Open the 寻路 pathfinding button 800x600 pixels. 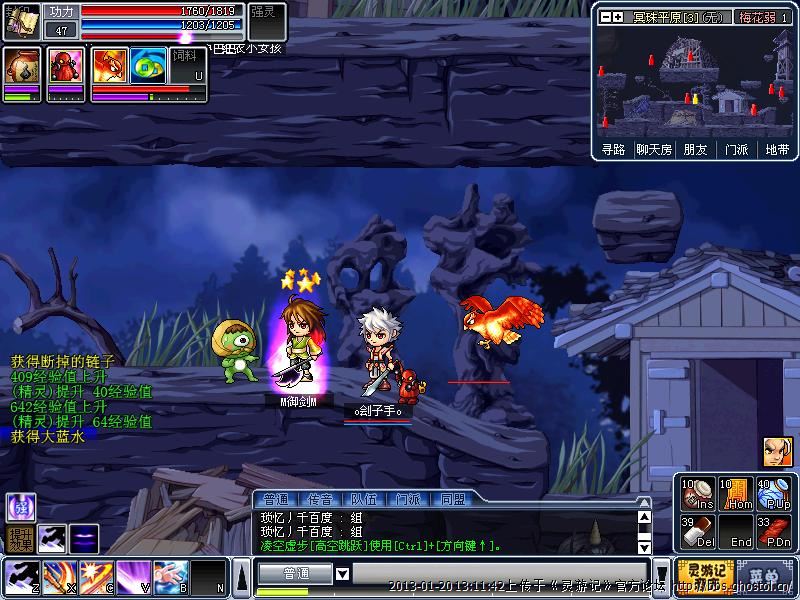point(613,150)
